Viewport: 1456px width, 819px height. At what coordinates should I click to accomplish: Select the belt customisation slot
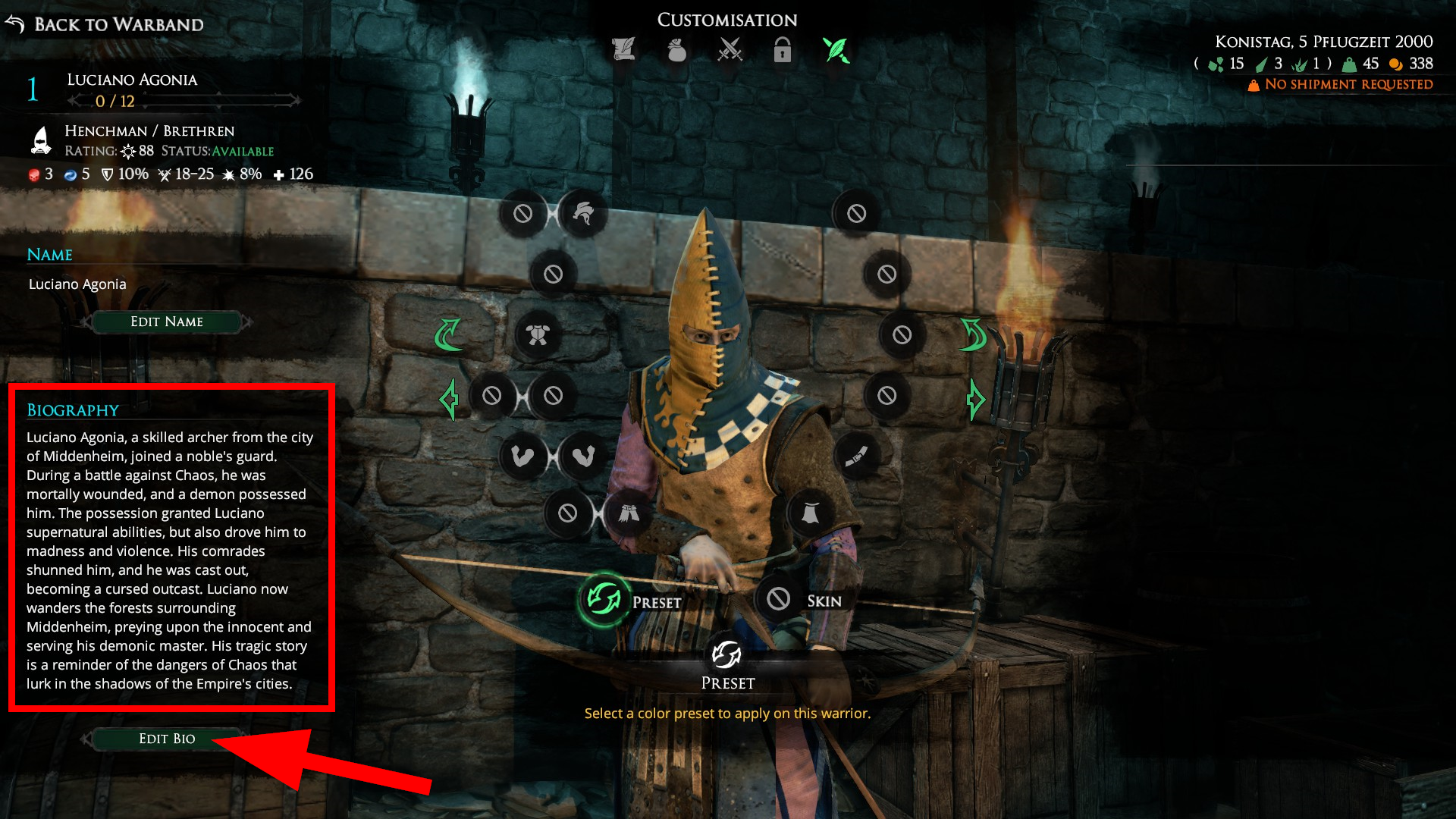(x=856, y=456)
